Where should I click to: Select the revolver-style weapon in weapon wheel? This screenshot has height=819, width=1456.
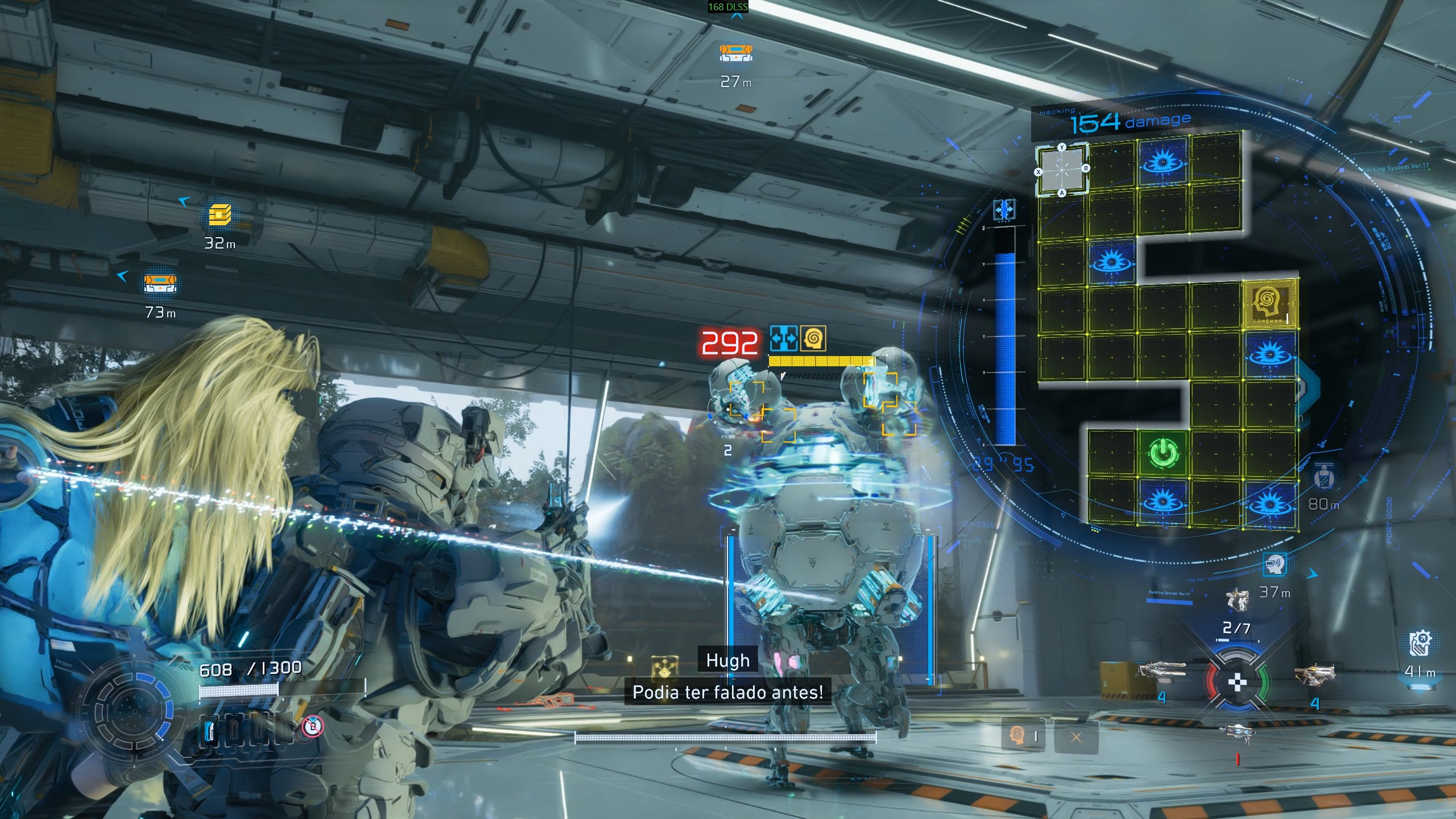point(1314,675)
